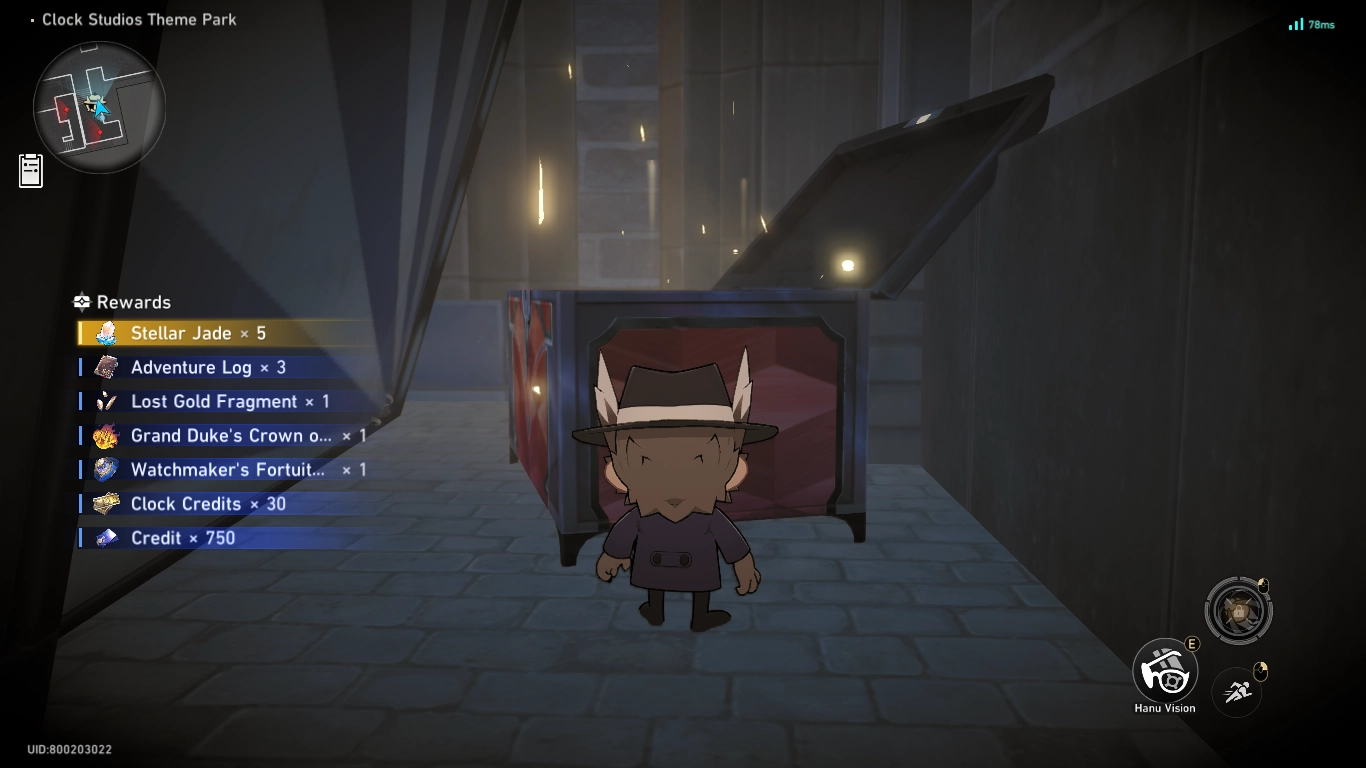Select the Adventure Log item icon
The height and width of the screenshot is (768, 1366).
tap(106, 367)
